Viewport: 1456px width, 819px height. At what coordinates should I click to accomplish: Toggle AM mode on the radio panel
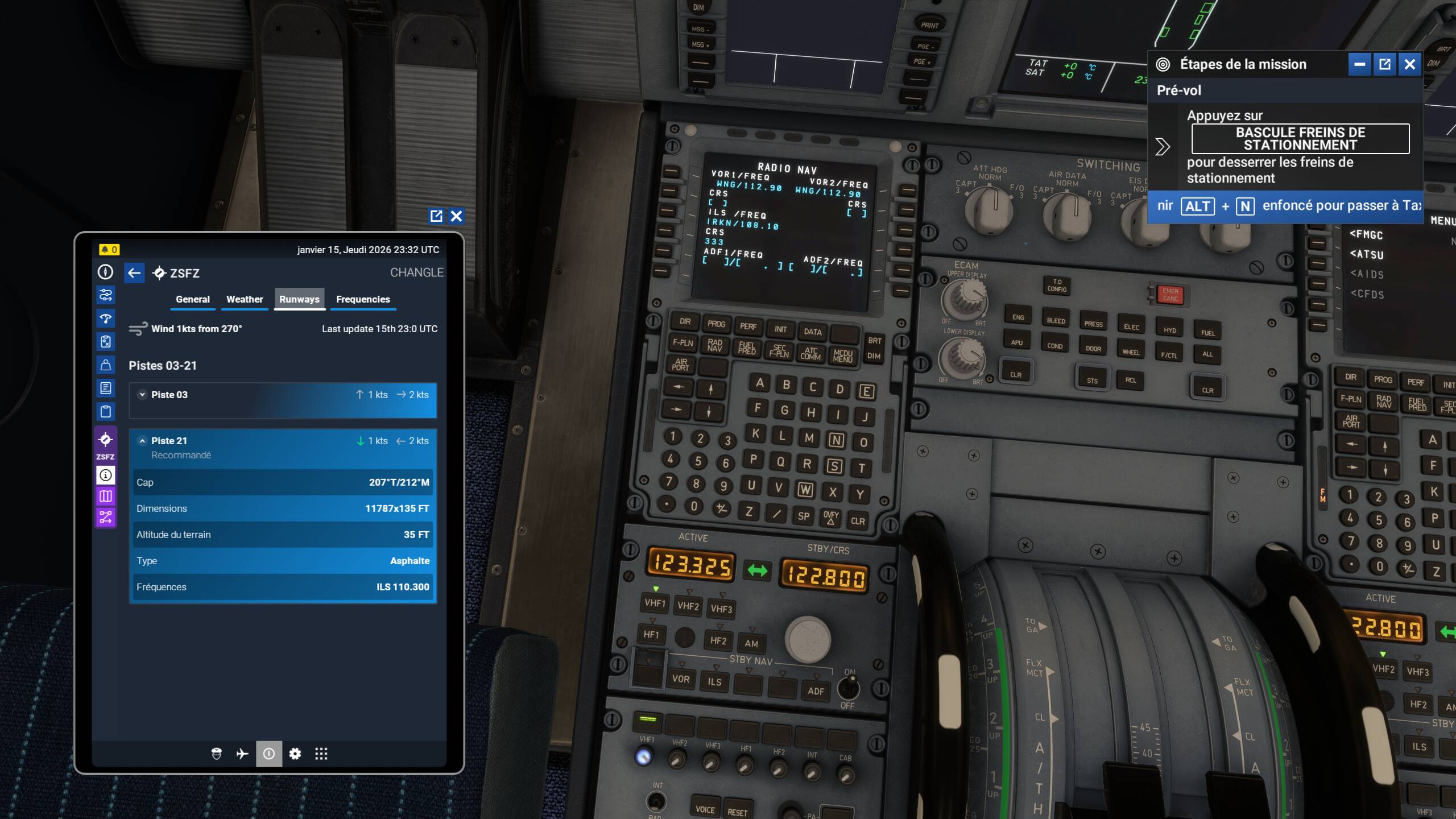pyautogui.click(x=752, y=643)
